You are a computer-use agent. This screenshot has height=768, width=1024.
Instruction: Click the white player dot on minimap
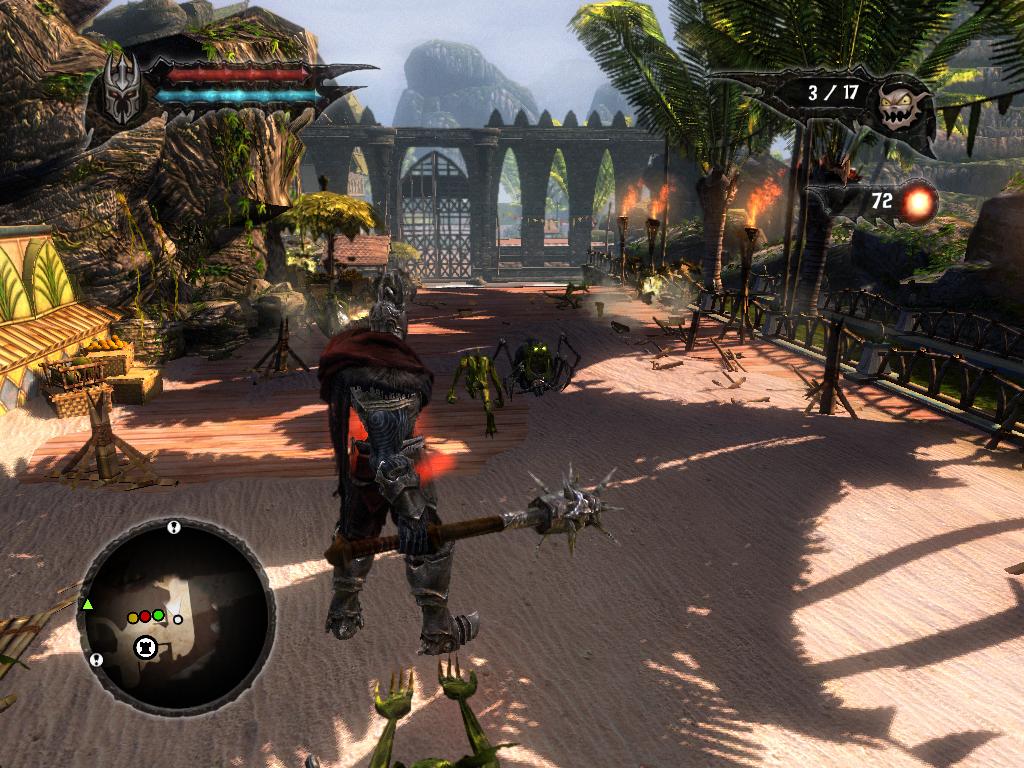click(178, 619)
